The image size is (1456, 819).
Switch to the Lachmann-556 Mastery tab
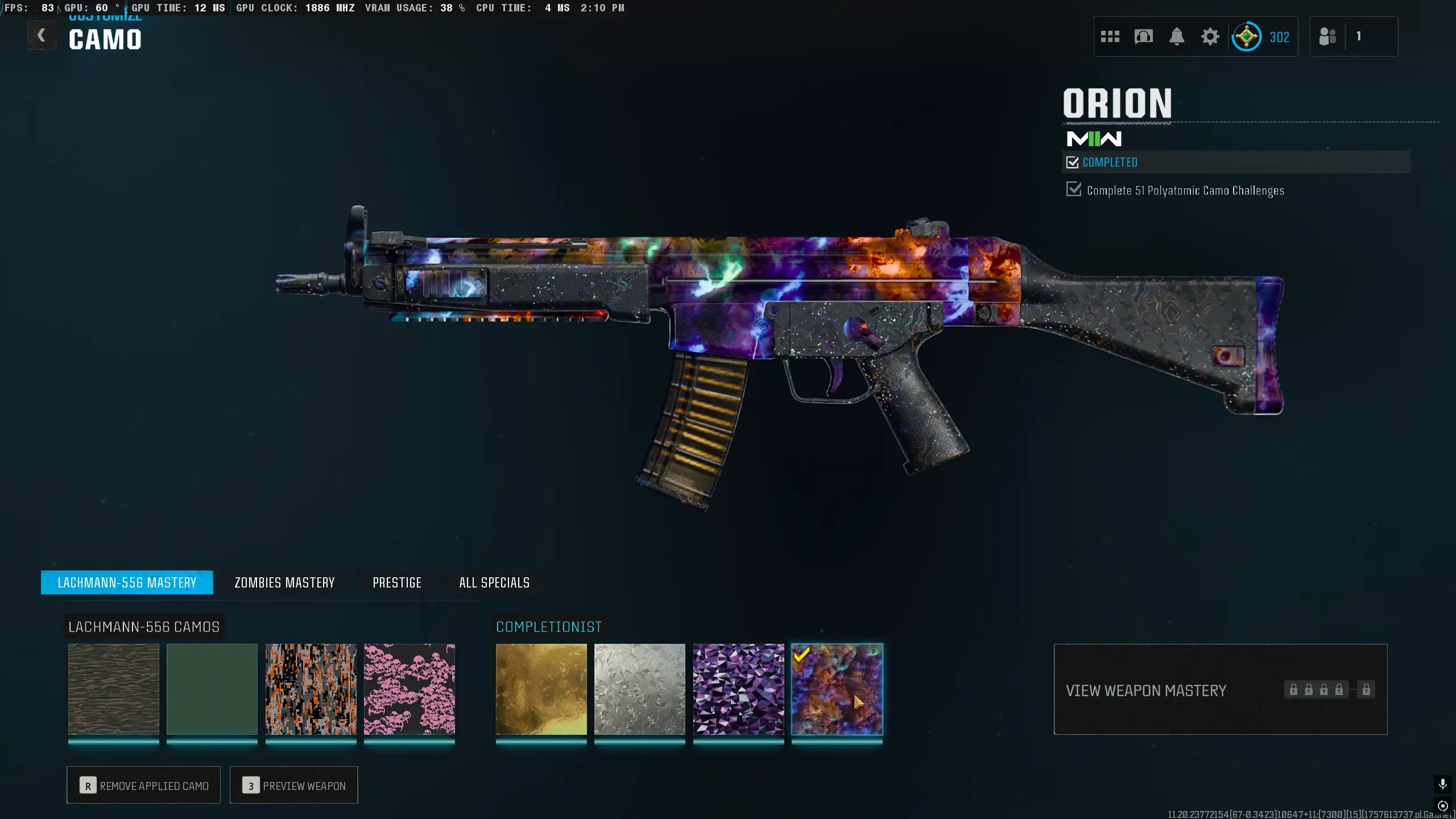[127, 582]
